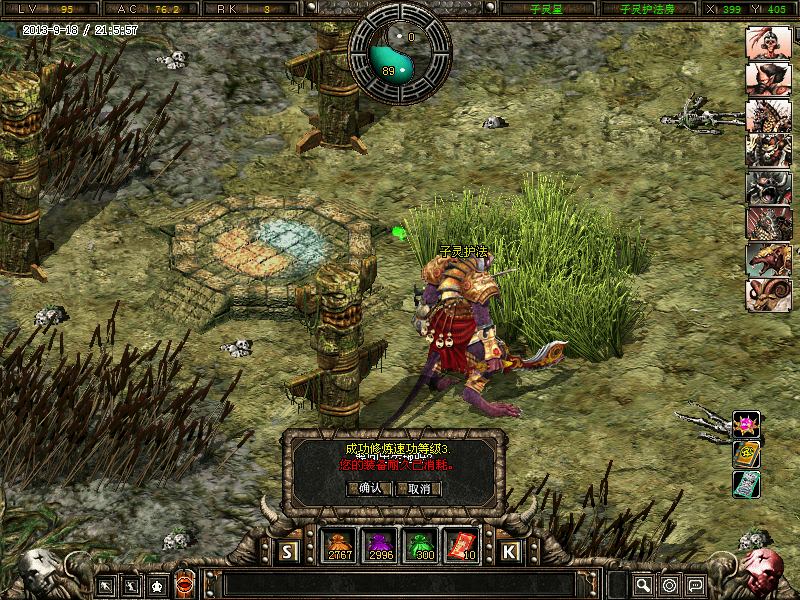This screenshot has height=600, width=800.
Task: Click the red round button near chat box
Action: click(x=184, y=584)
